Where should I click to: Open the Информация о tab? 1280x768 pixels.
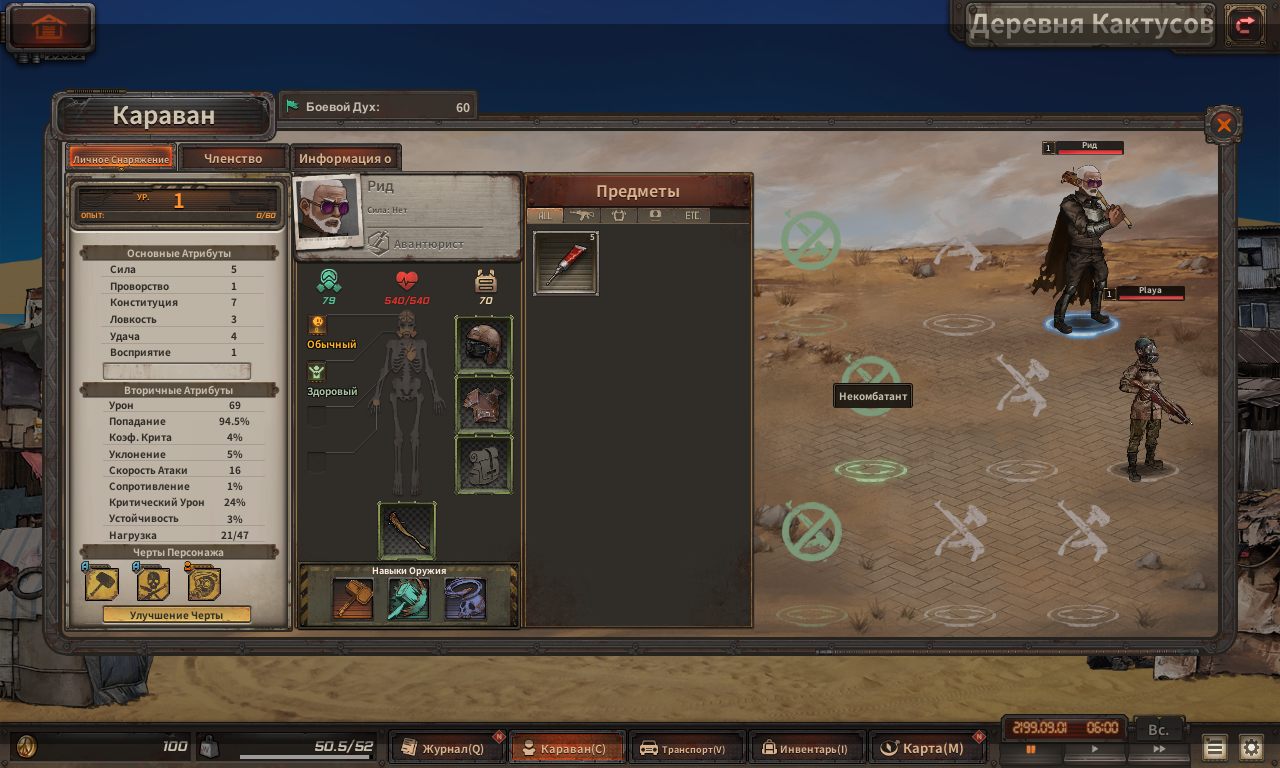(x=345, y=158)
